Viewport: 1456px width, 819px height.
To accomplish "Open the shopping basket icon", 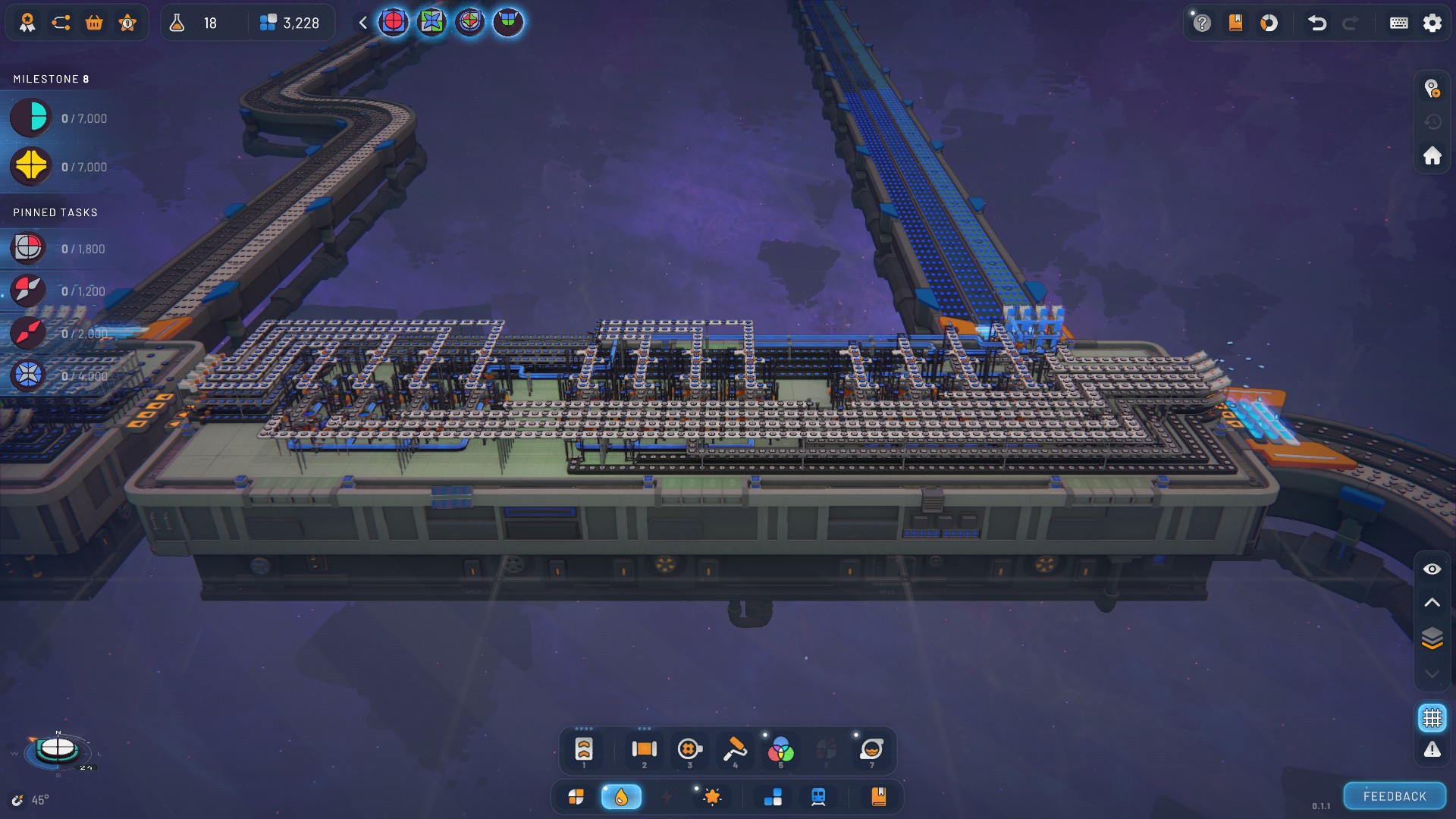I will pyautogui.click(x=94, y=23).
